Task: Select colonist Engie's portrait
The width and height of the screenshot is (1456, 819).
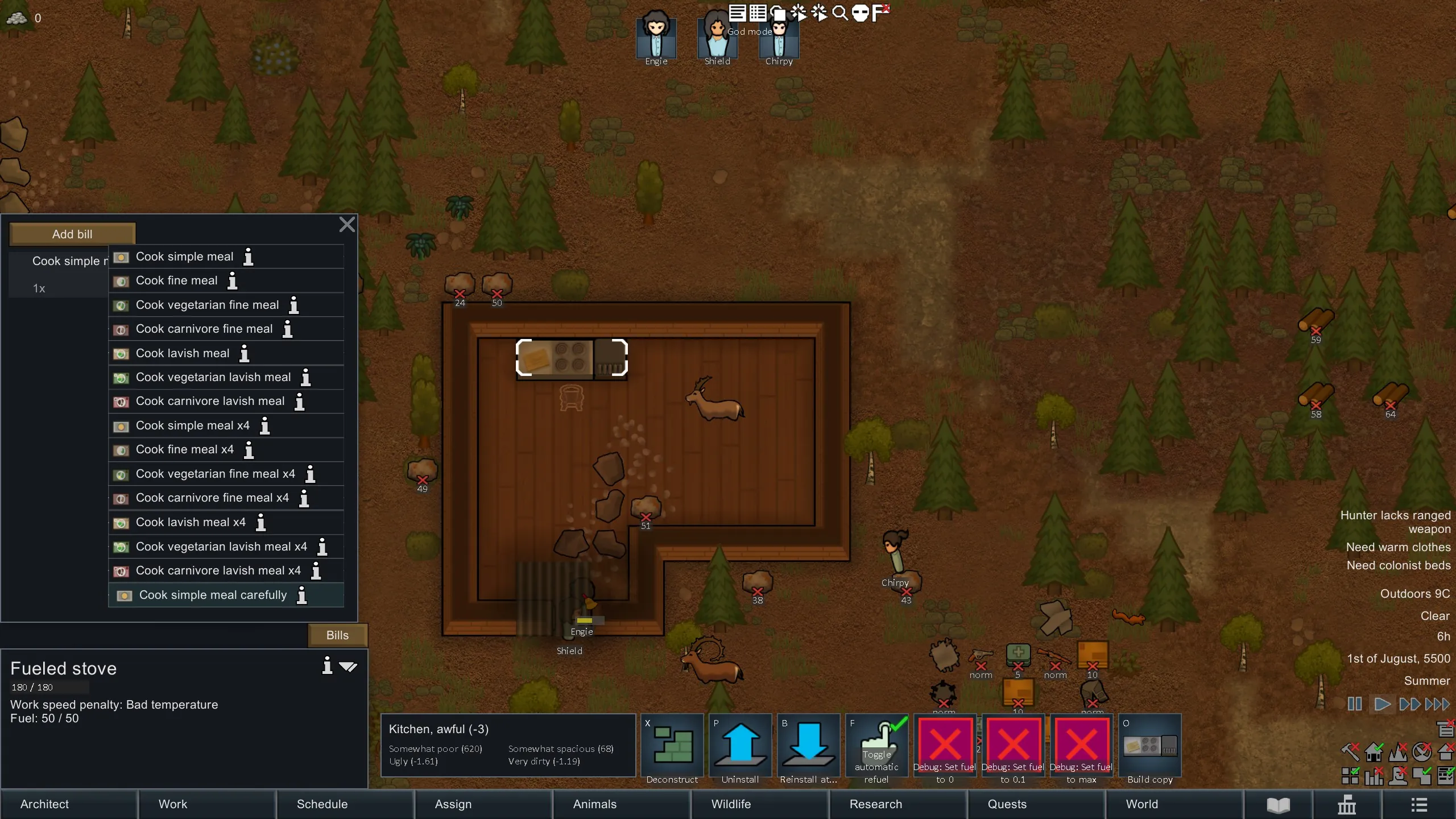Action: 656,35
